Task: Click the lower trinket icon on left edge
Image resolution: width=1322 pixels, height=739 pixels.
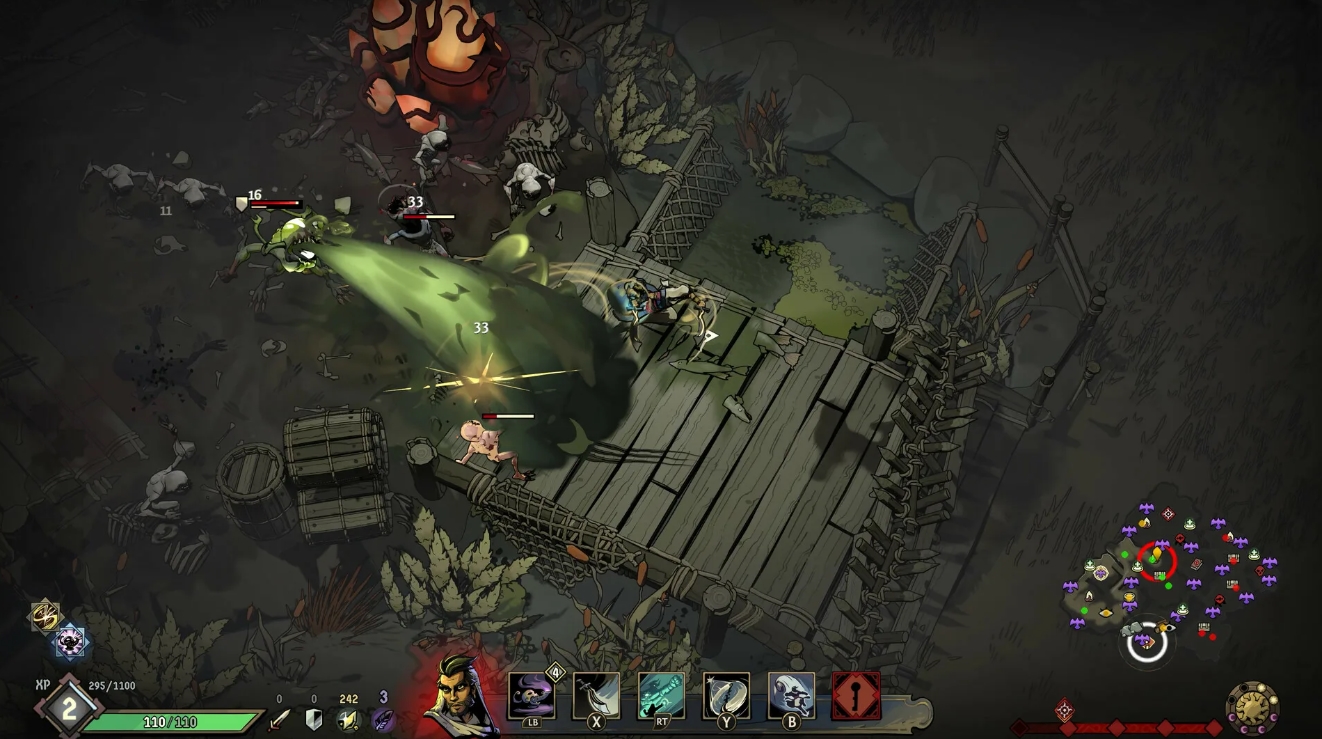Action: click(x=70, y=643)
